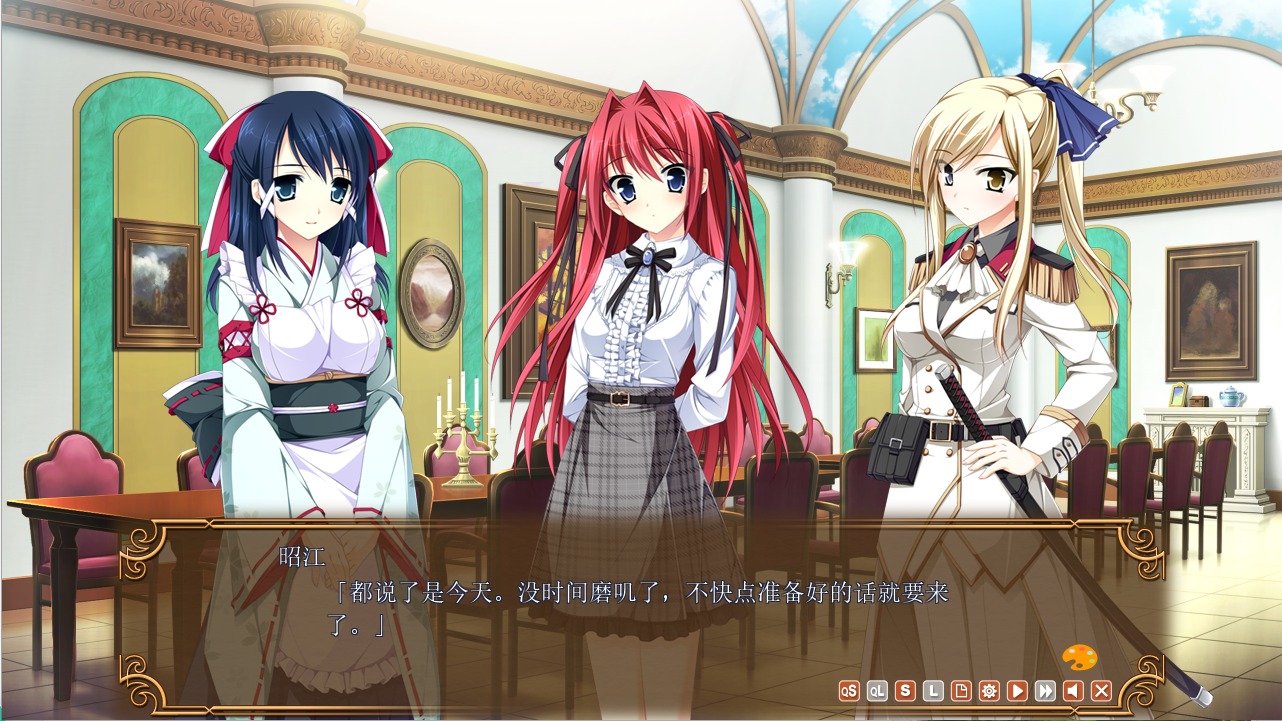This screenshot has width=1282, height=721.
Task: Open the load screen with the L icon
Action: click(933, 691)
